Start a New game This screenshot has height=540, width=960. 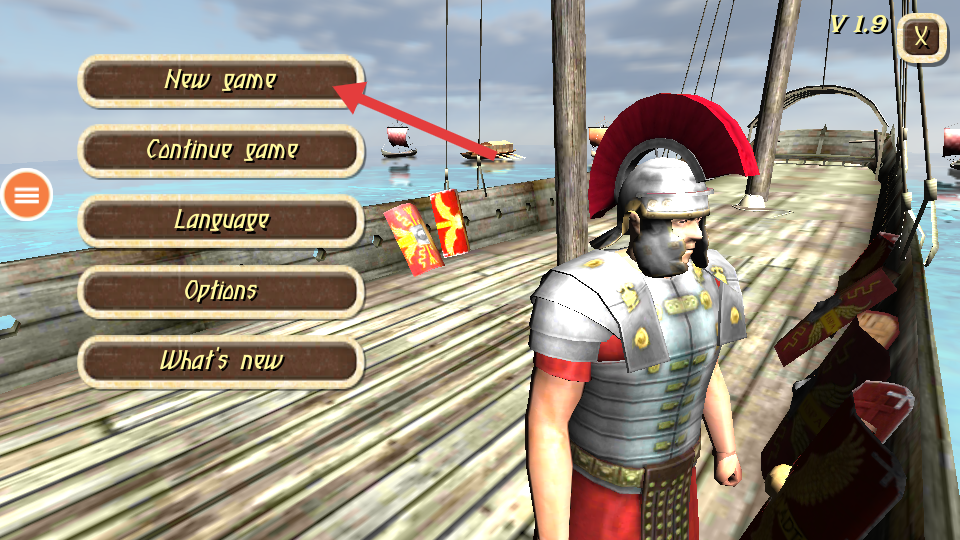click(220, 81)
